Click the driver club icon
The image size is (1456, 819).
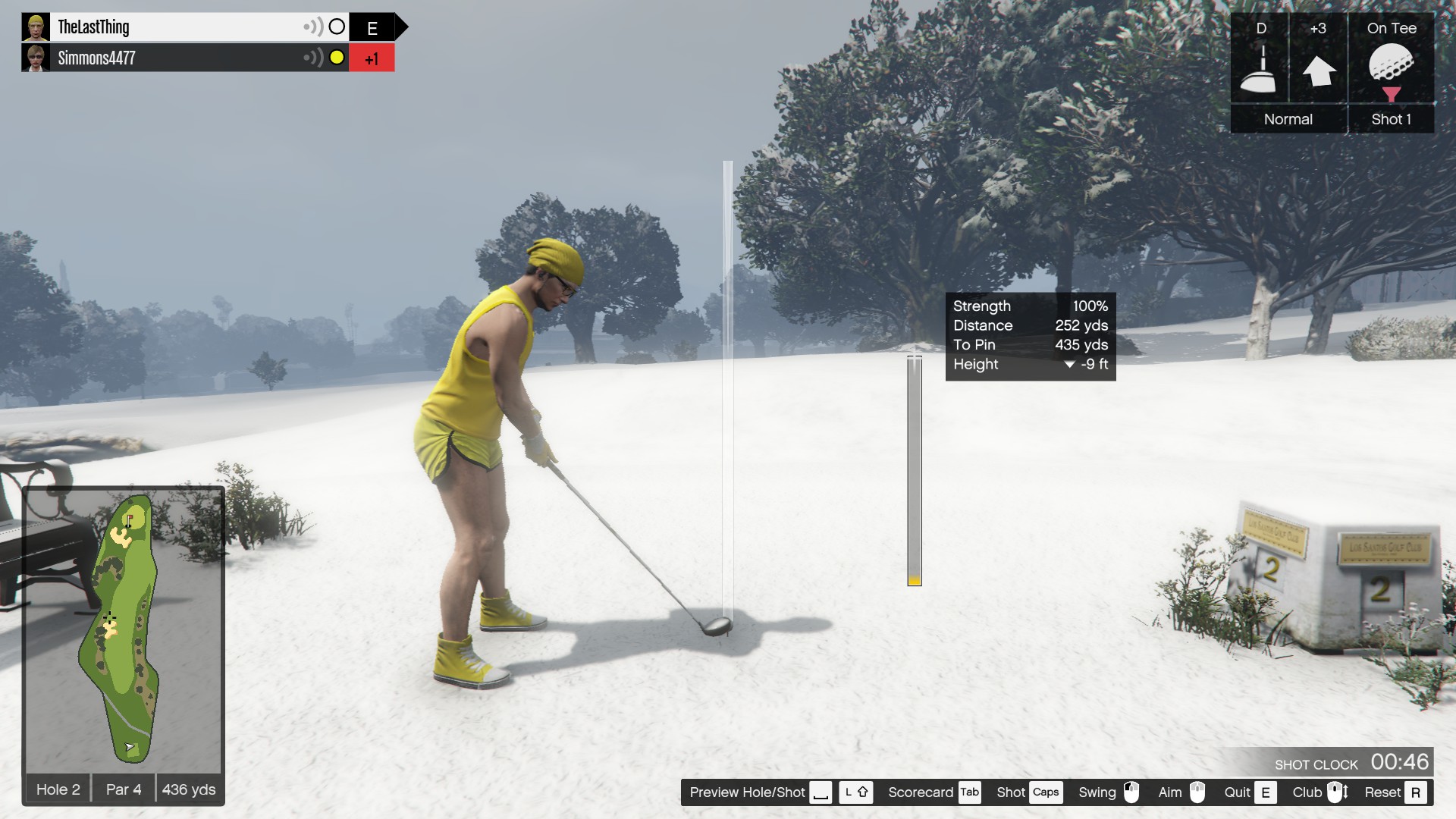coord(1260,70)
